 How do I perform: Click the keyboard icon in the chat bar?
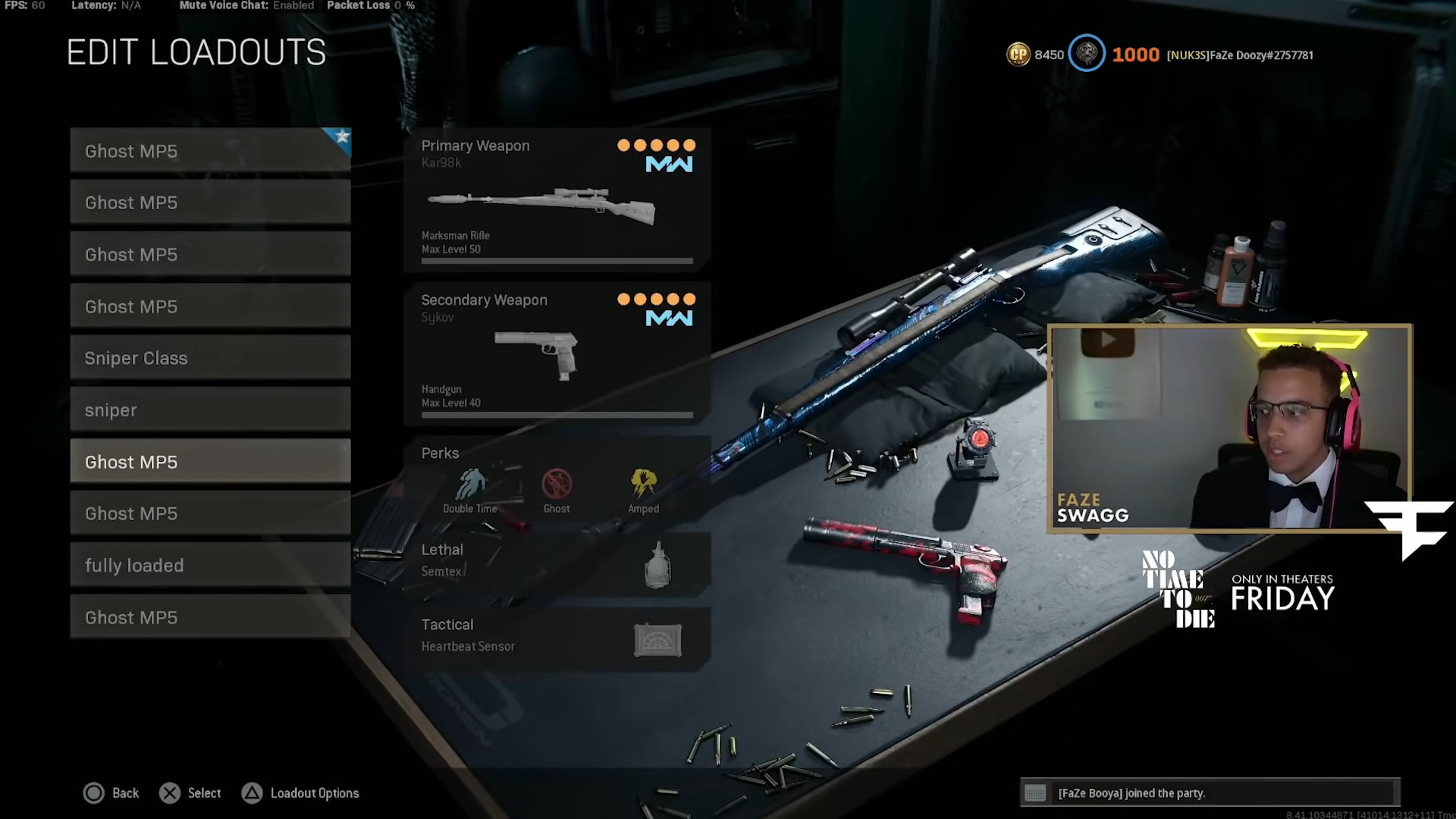(x=1036, y=793)
